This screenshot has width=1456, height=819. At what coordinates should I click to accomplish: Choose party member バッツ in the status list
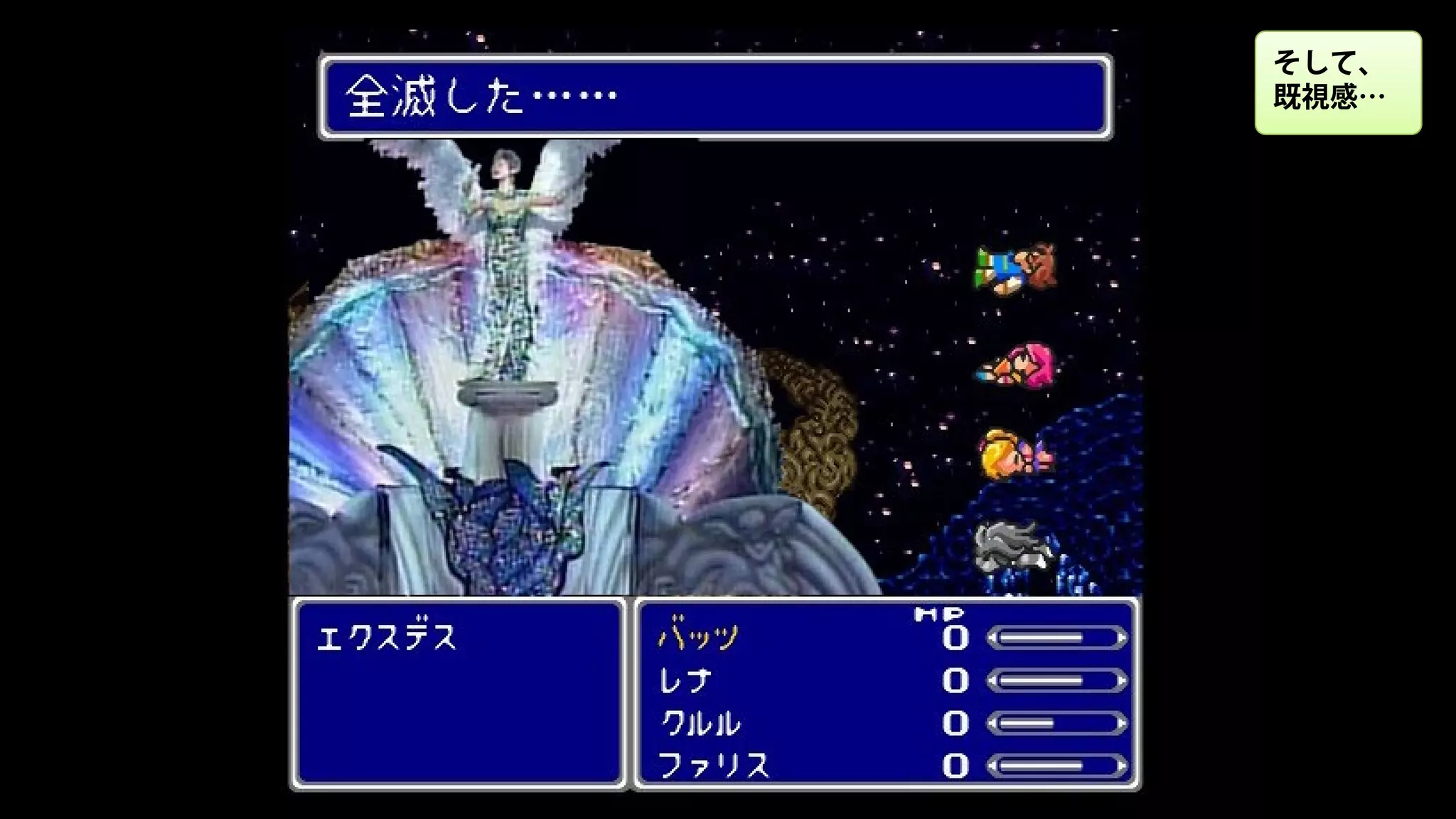699,637
